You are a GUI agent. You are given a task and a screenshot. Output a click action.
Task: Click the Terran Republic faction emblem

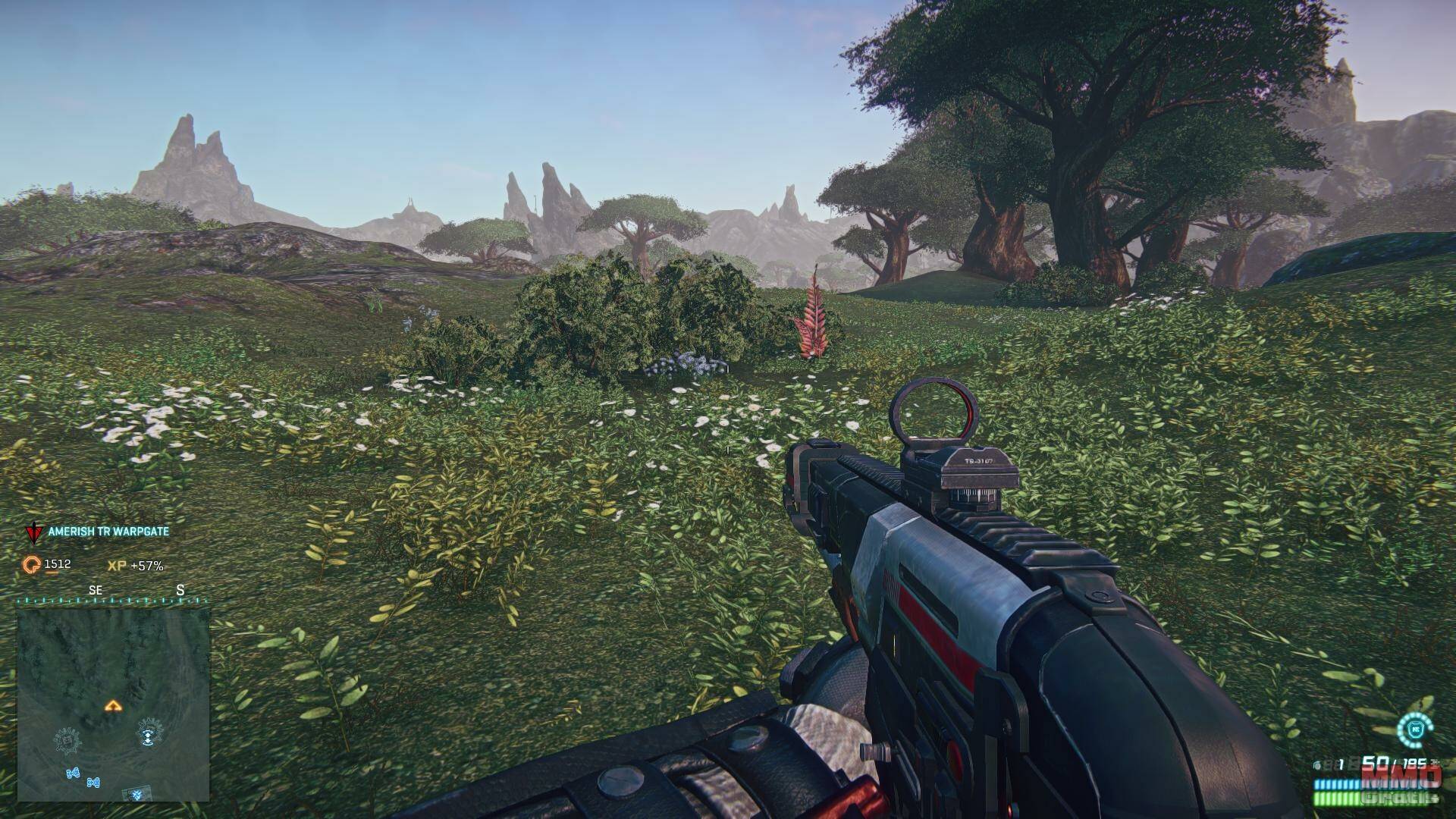[x=33, y=532]
